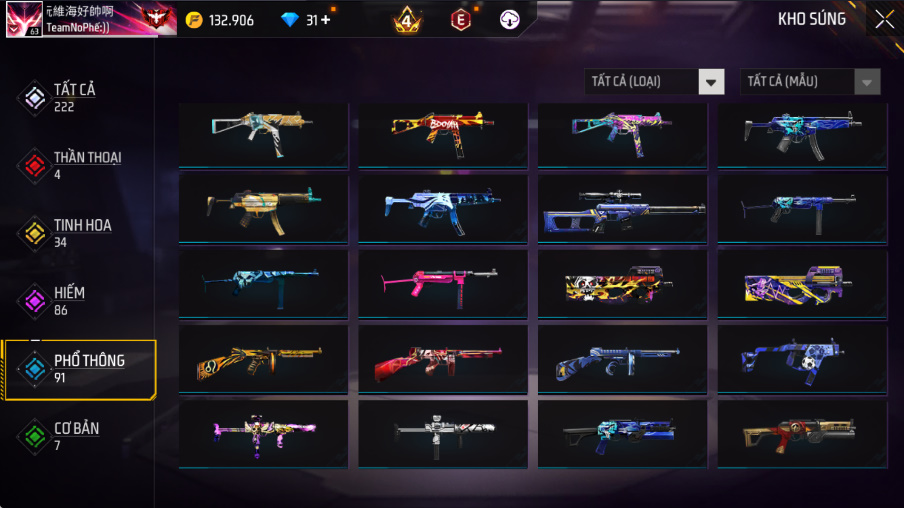Select the Booyah red-yellow UMP skin

[442, 134]
